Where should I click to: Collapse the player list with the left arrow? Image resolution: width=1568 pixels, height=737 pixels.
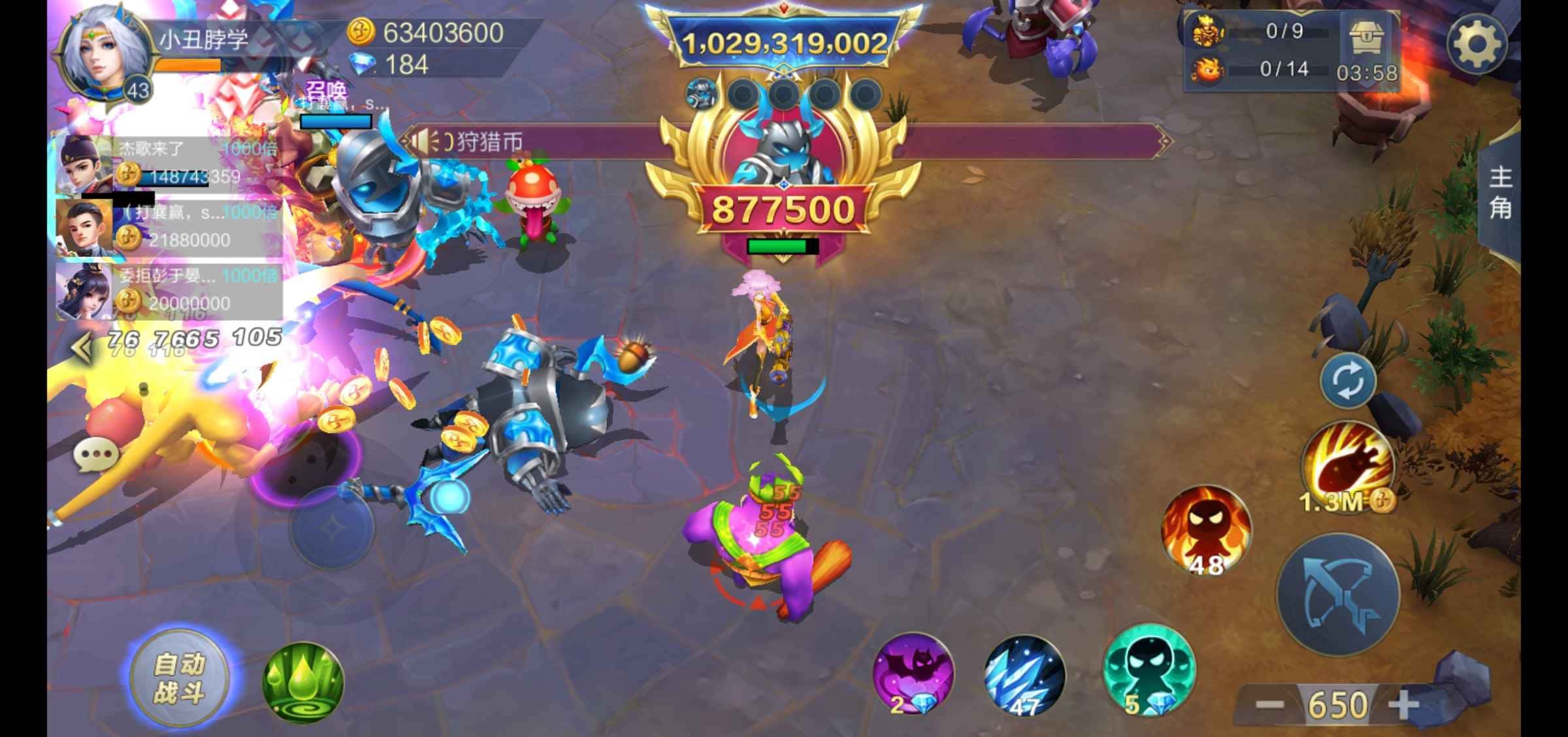tap(82, 348)
